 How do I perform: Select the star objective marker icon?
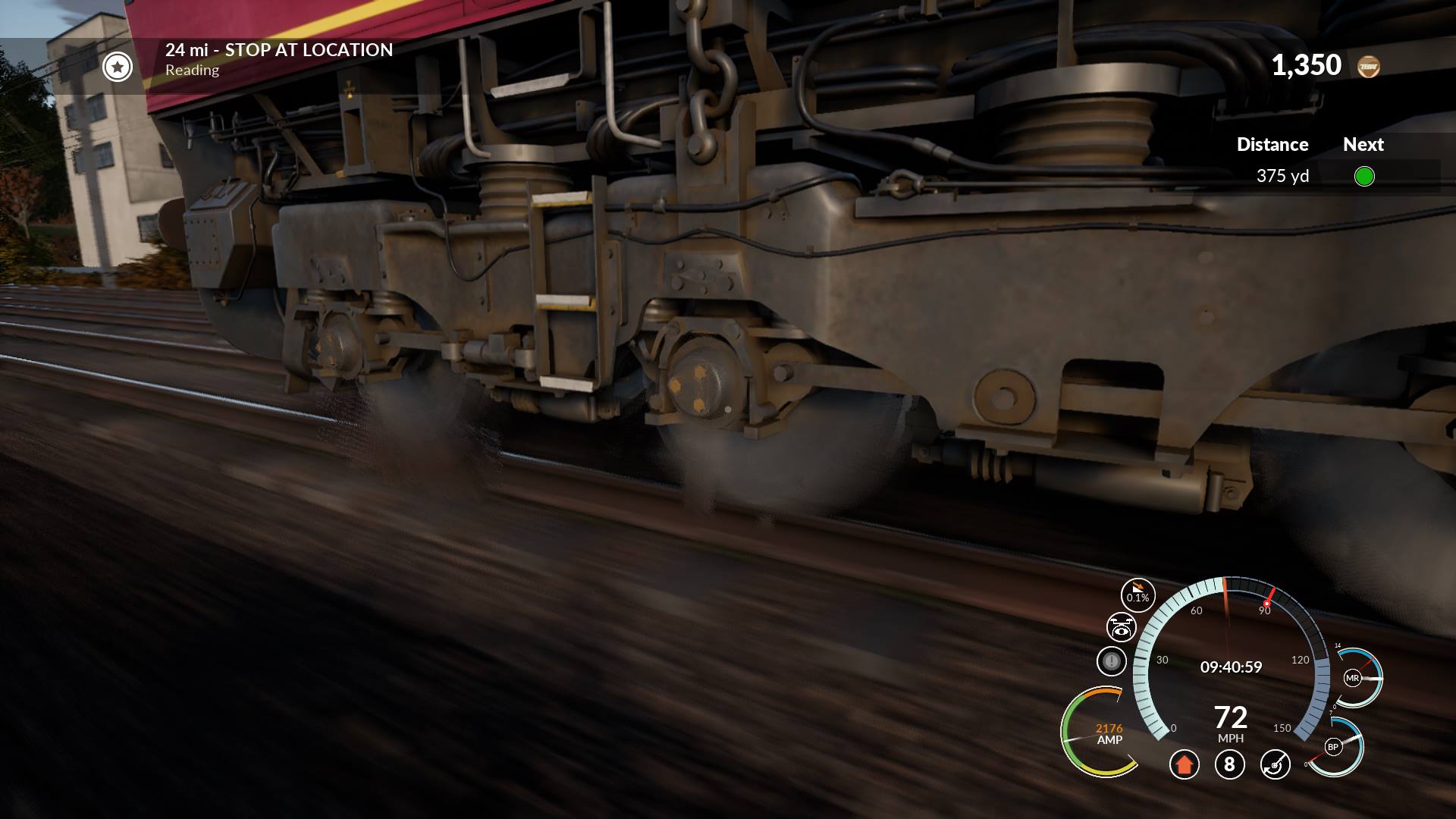118,67
